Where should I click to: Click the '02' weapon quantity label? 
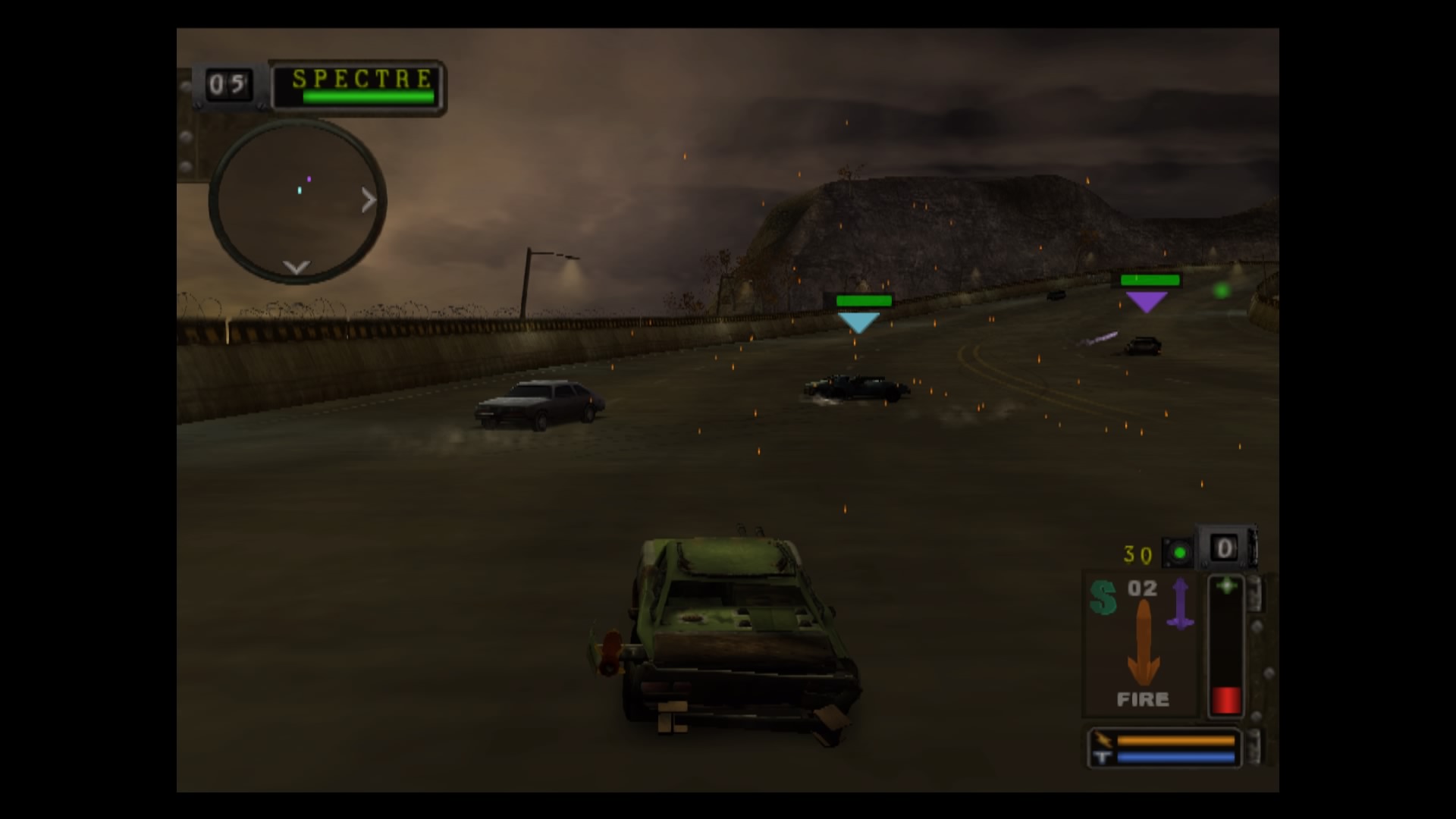click(x=1142, y=587)
